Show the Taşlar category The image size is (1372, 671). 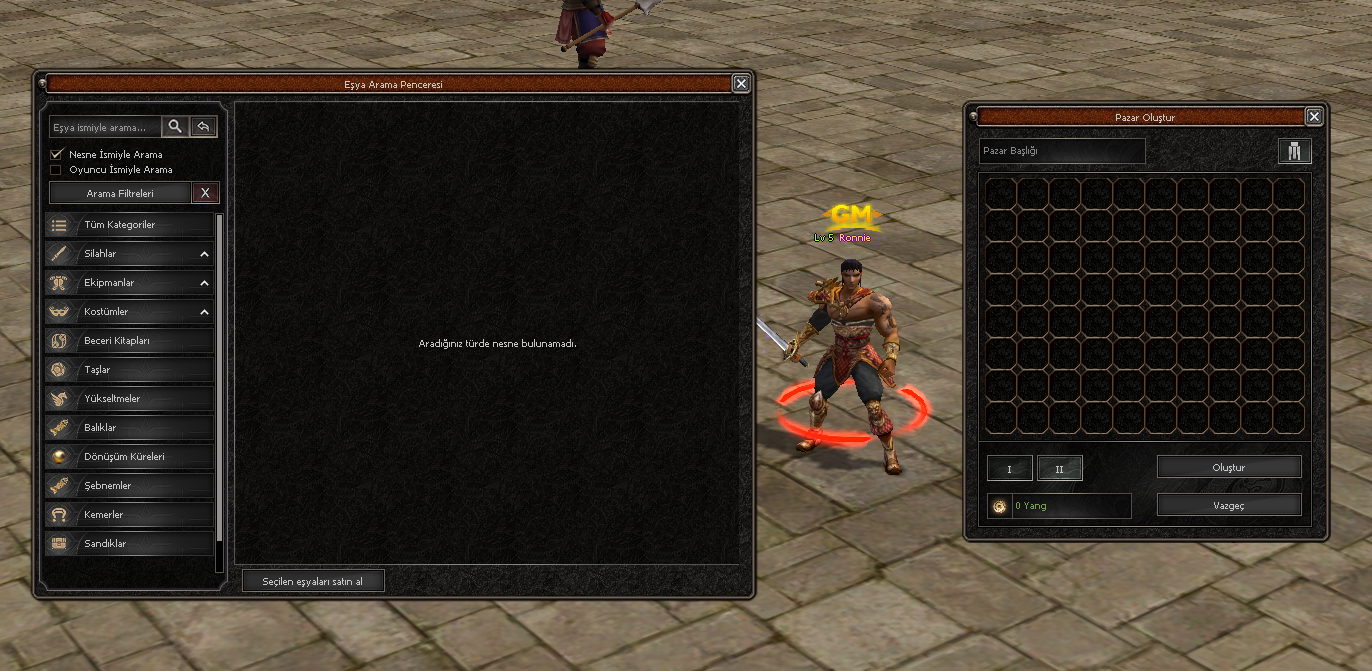coord(130,370)
